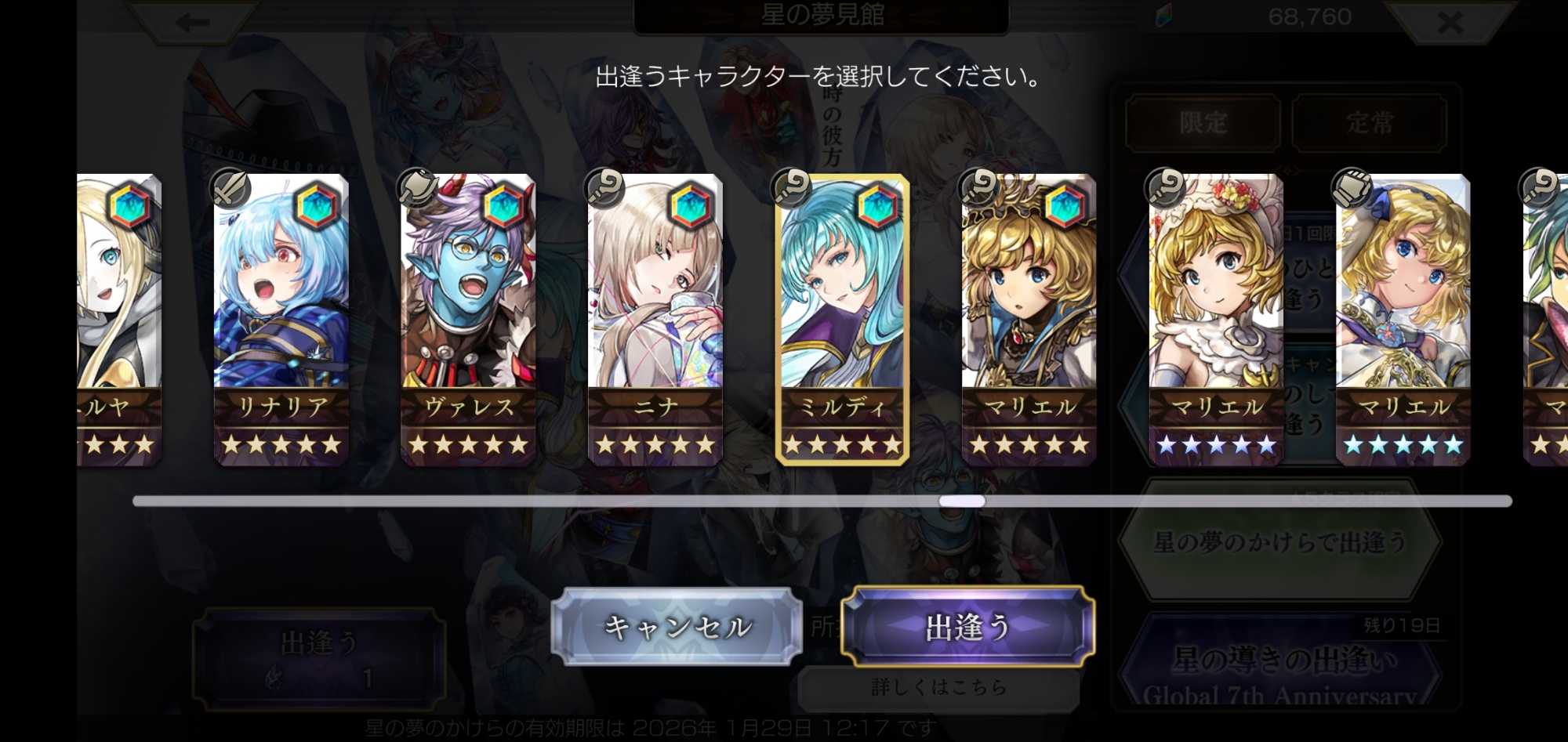Confirm selection with the 出逢う button
Image resolution: width=1568 pixels, height=742 pixels.
[967, 627]
